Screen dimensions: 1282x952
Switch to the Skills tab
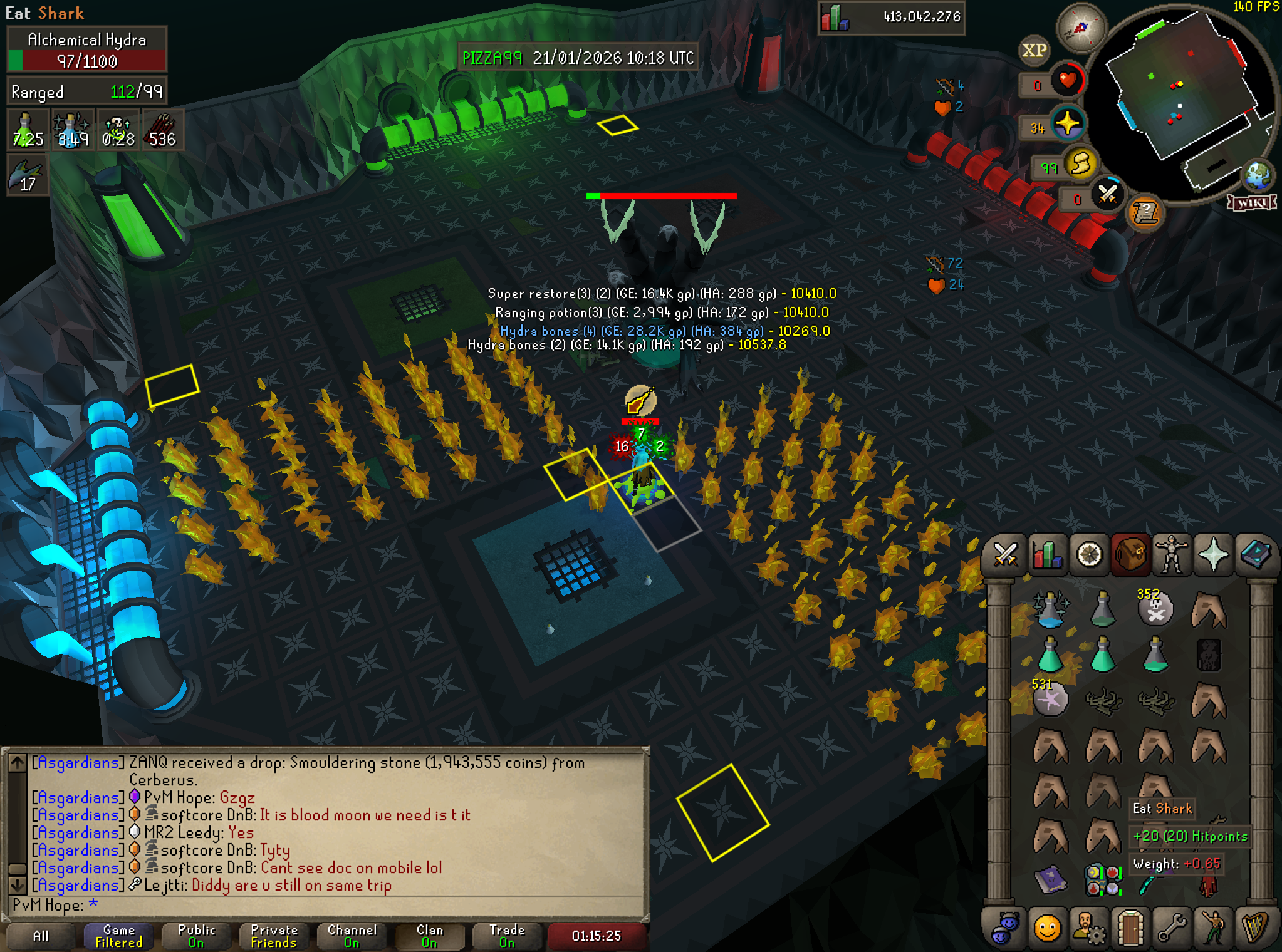click(1046, 555)
